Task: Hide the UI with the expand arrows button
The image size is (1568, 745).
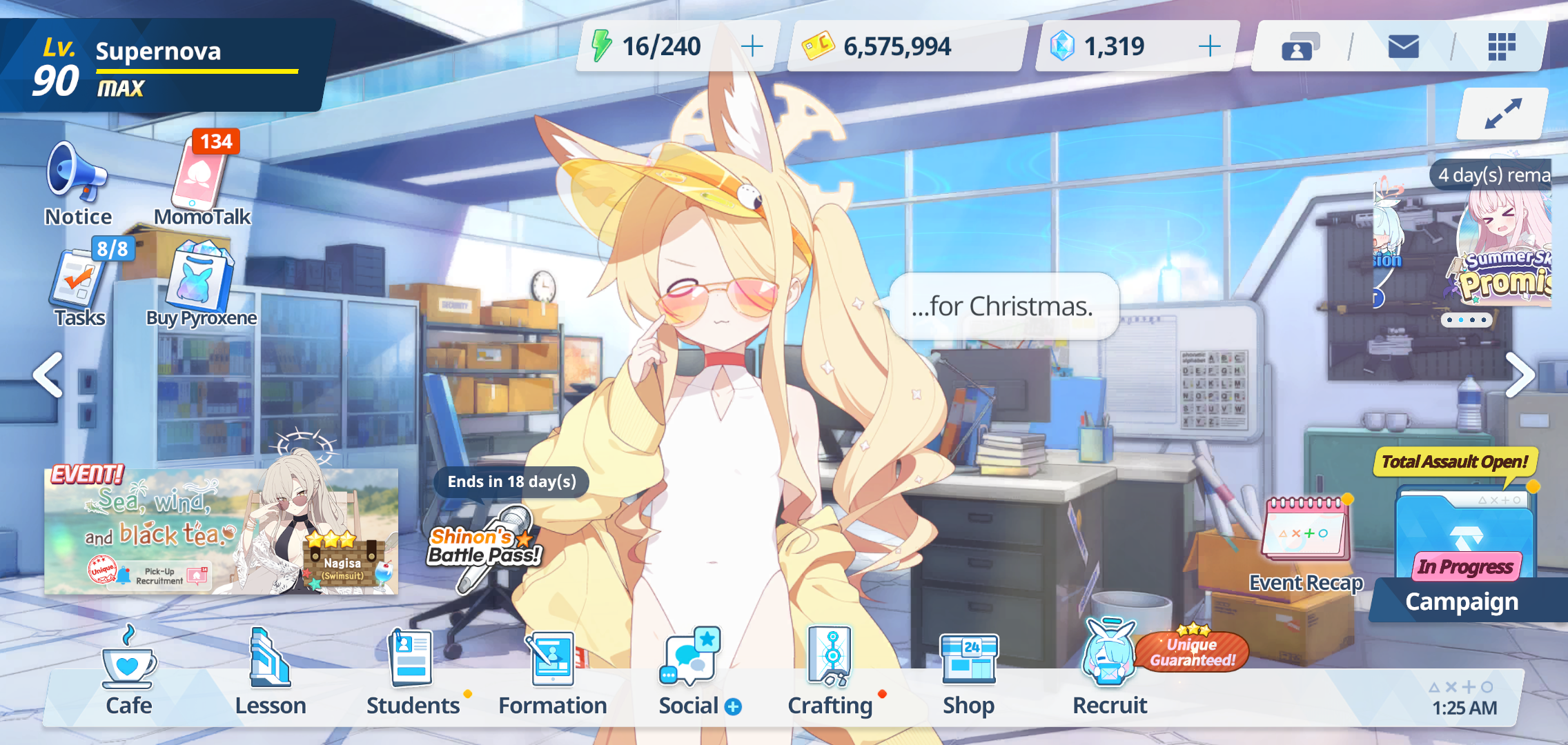Action: click(1502, 114)
